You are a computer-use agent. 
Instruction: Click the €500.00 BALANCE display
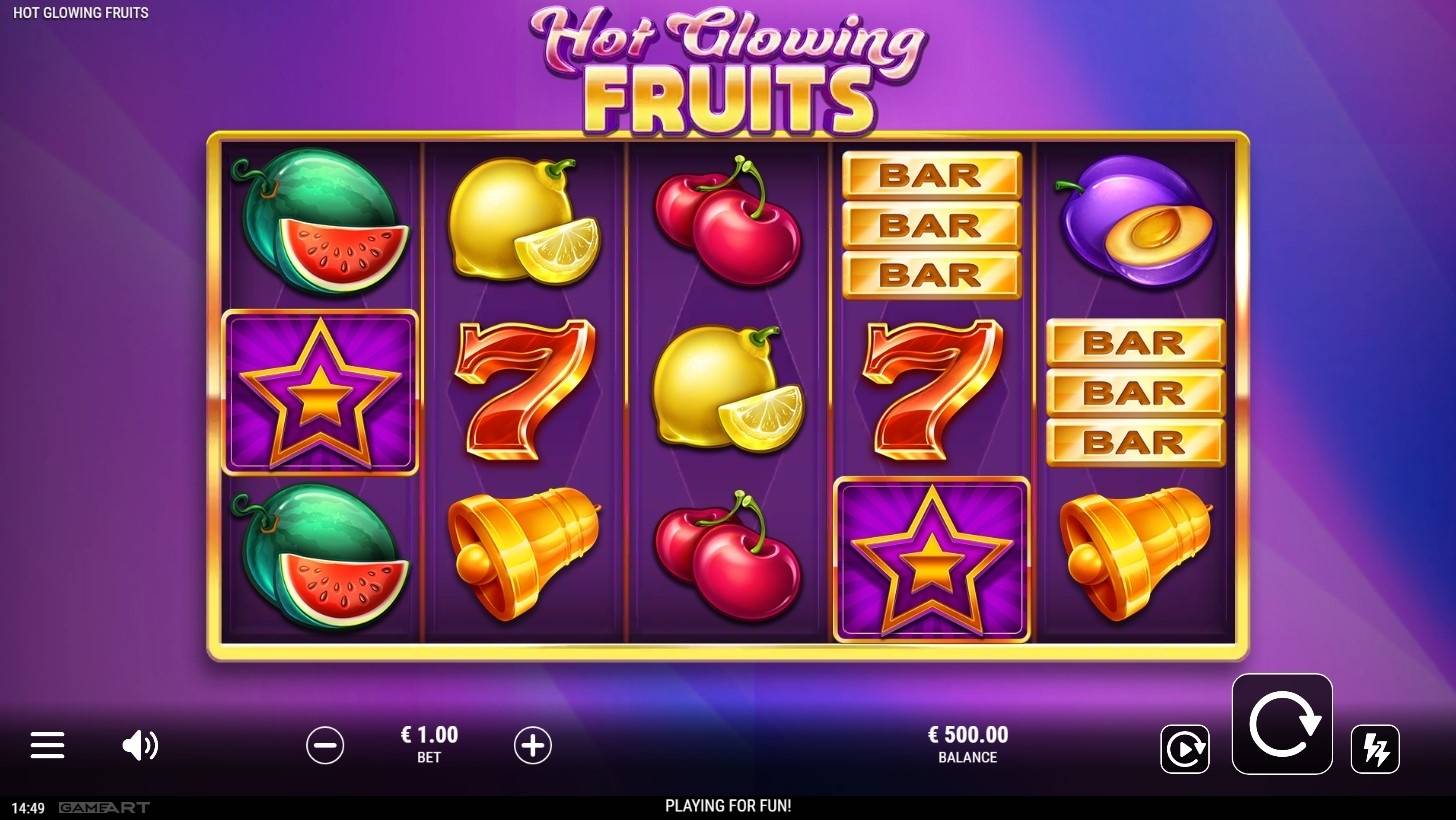pos(967,744)
